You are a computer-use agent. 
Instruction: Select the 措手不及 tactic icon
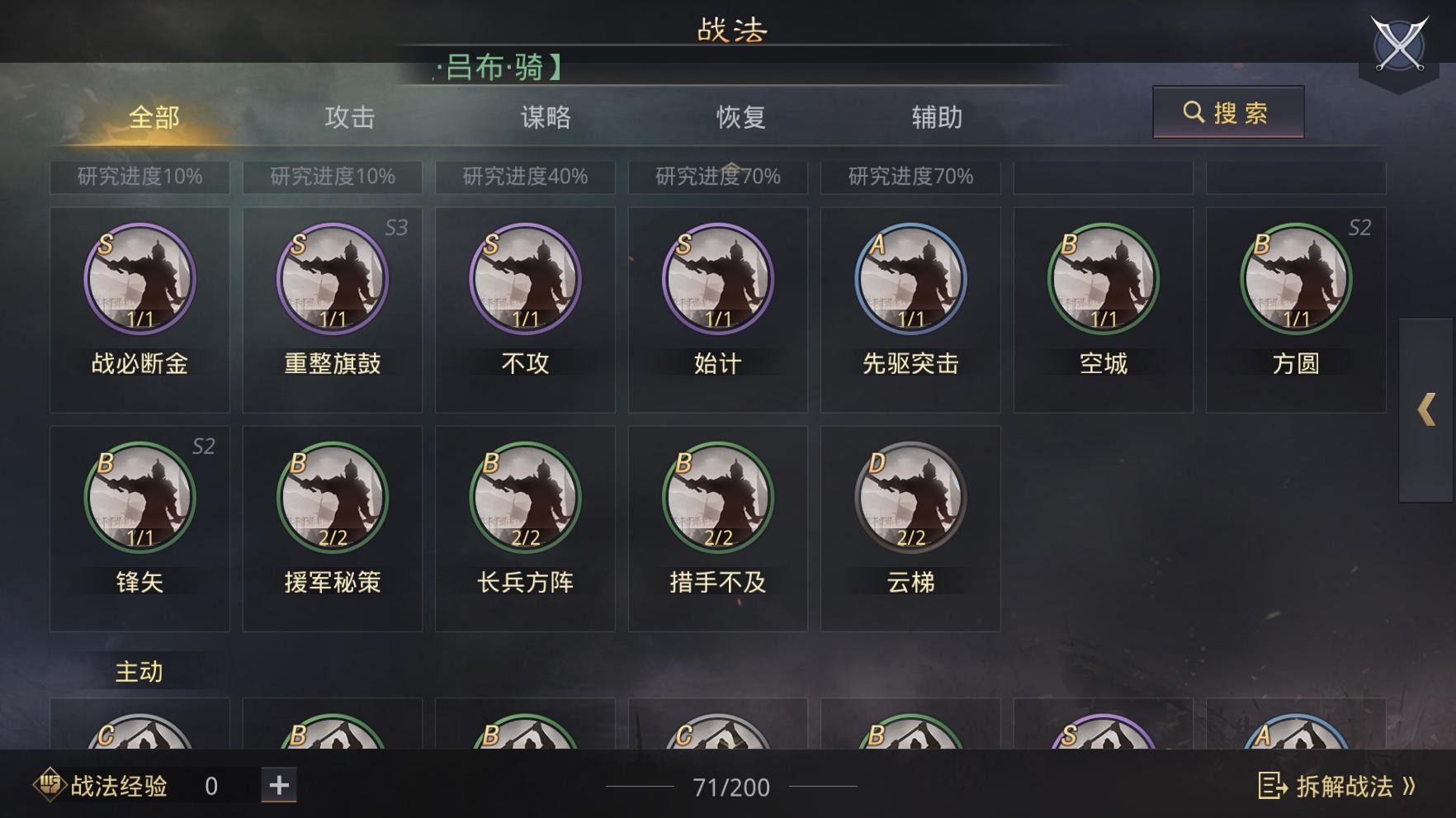point(717,498)
